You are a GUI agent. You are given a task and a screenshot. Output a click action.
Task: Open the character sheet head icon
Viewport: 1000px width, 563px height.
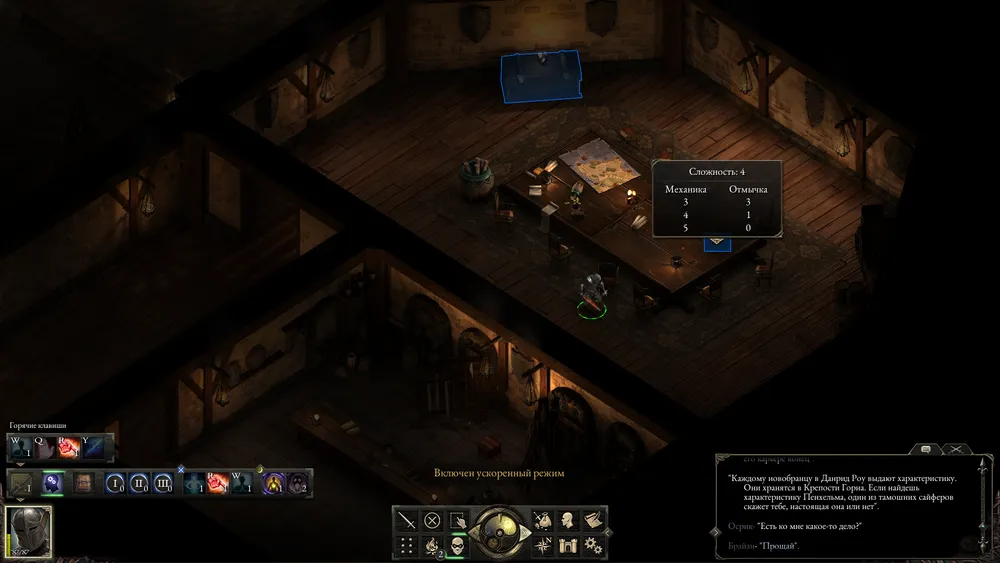point(568,520)
